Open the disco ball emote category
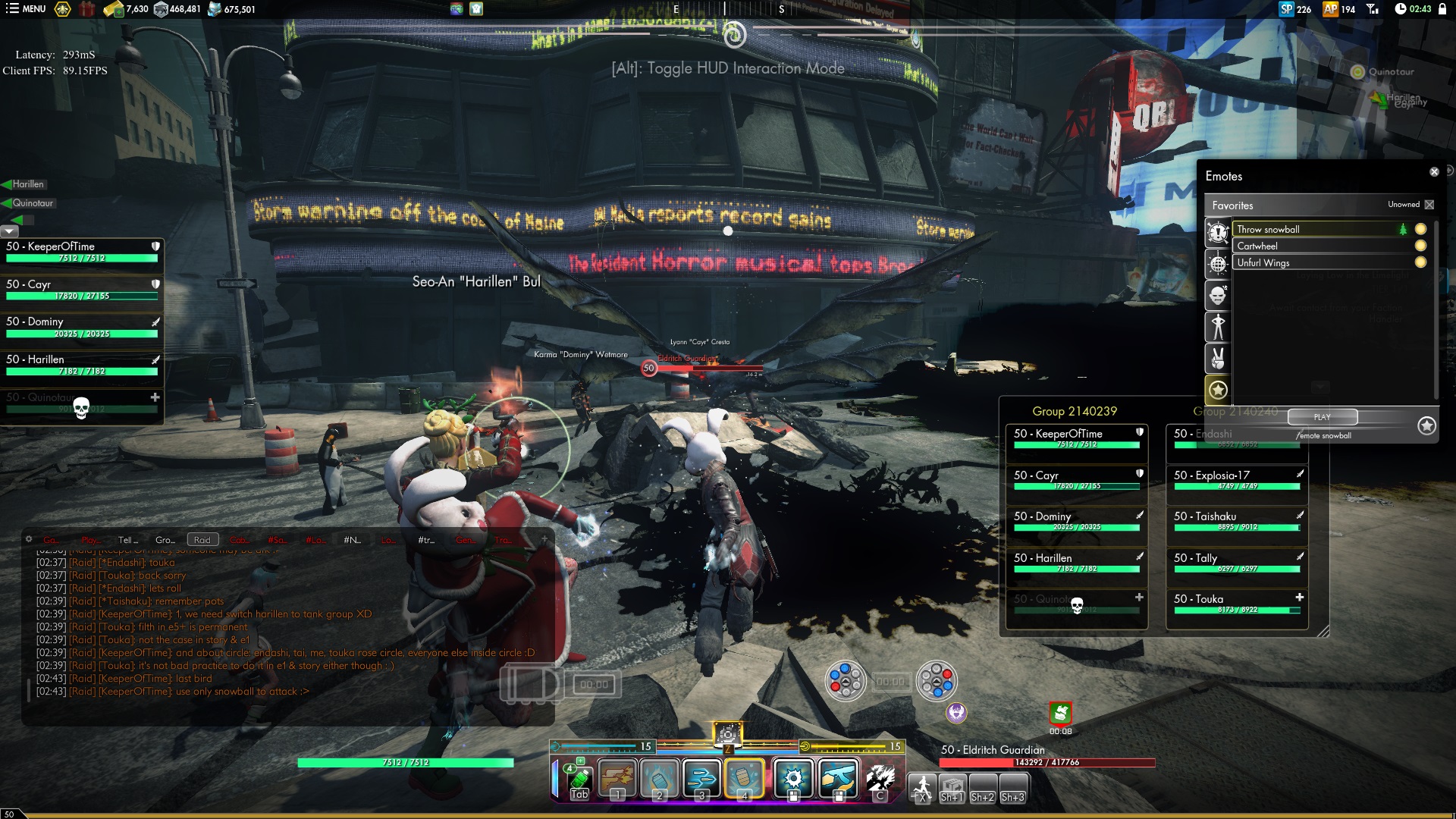Image resolution: width=1456 pixels, height=819 pixels. point(1218,264)
